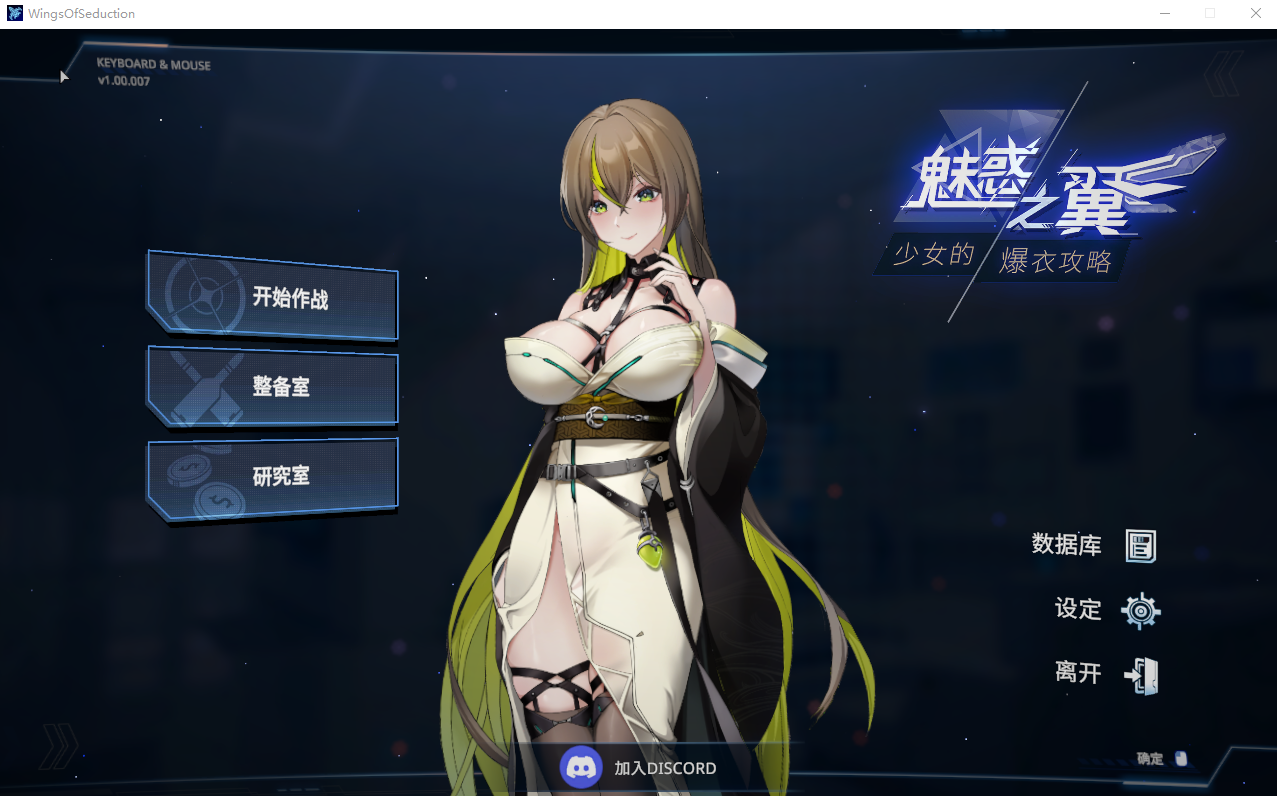Open the 数据库 database
Image resolution: width=1277 pixels, height=796 pixels.
[x=1094, y=546]
